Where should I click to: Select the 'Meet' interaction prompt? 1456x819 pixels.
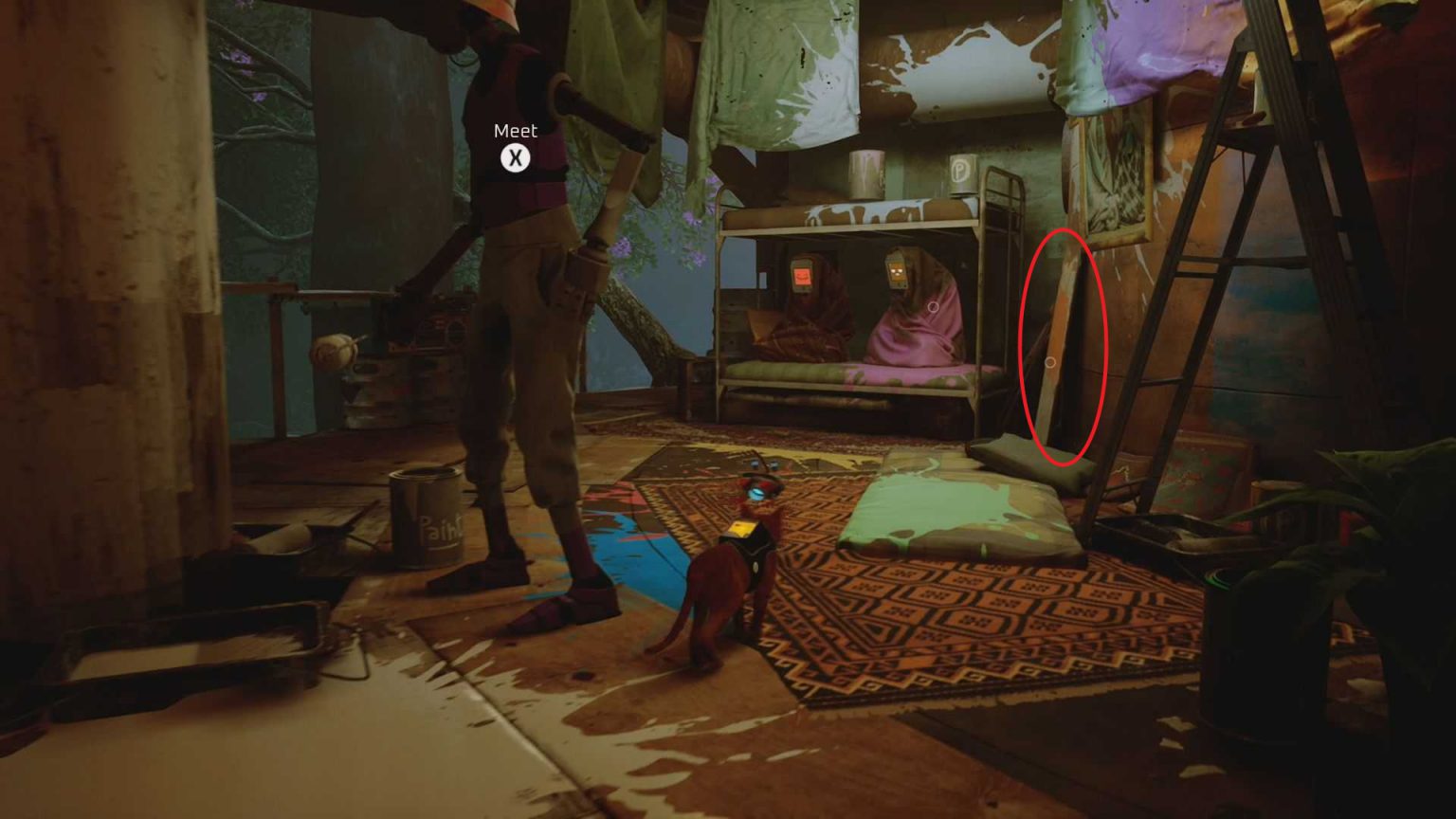pos(515,132)
